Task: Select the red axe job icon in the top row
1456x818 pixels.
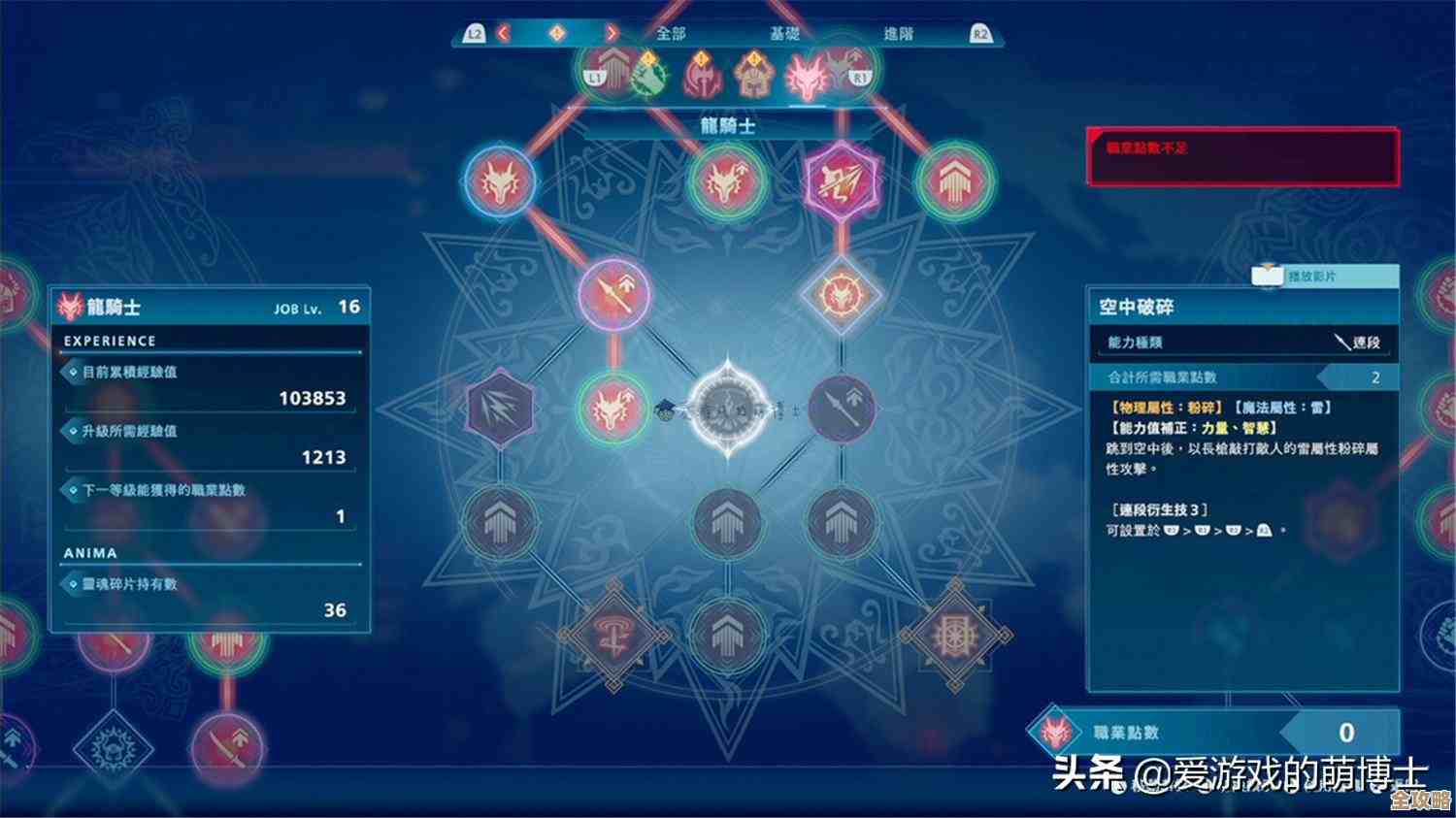Action: coord(701,78)
